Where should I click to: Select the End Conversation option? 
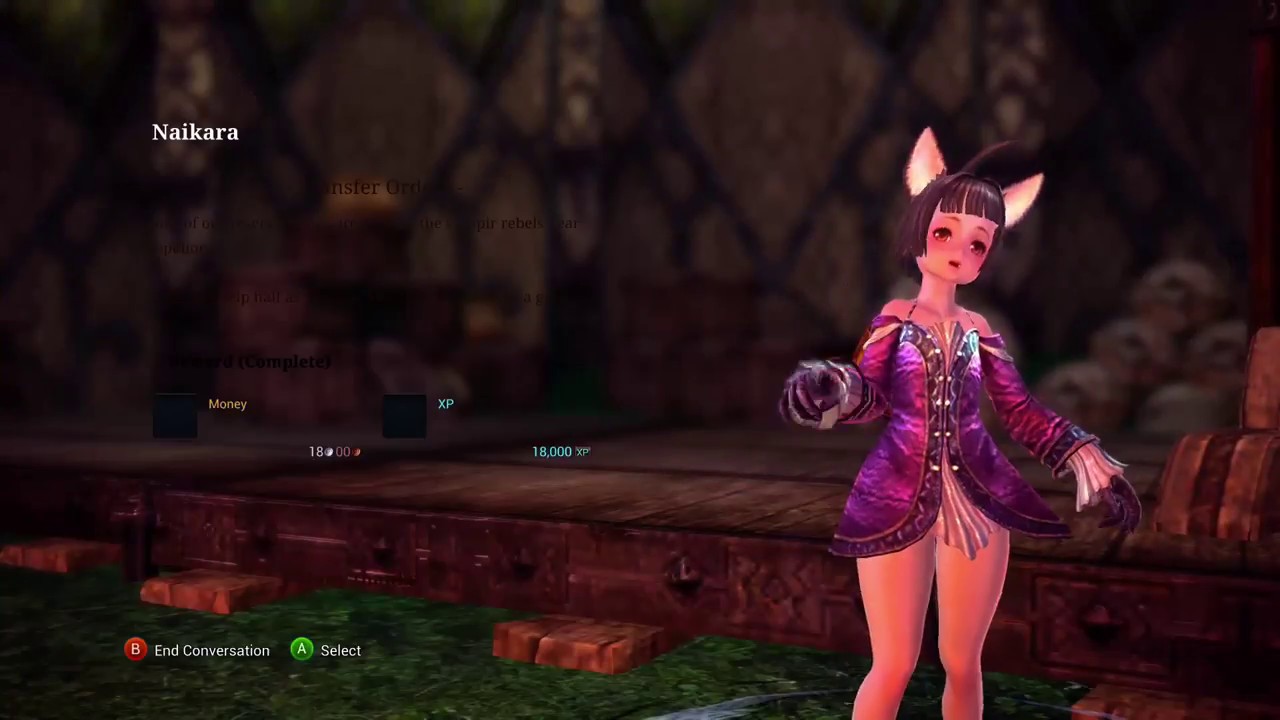pyautogui.click(x=211, y=650)
